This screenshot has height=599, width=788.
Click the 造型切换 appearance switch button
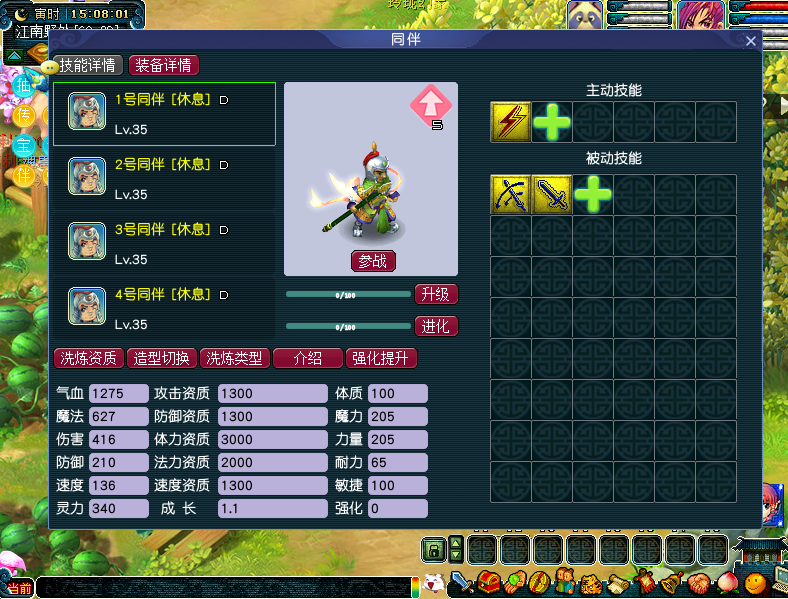[162, 358]
